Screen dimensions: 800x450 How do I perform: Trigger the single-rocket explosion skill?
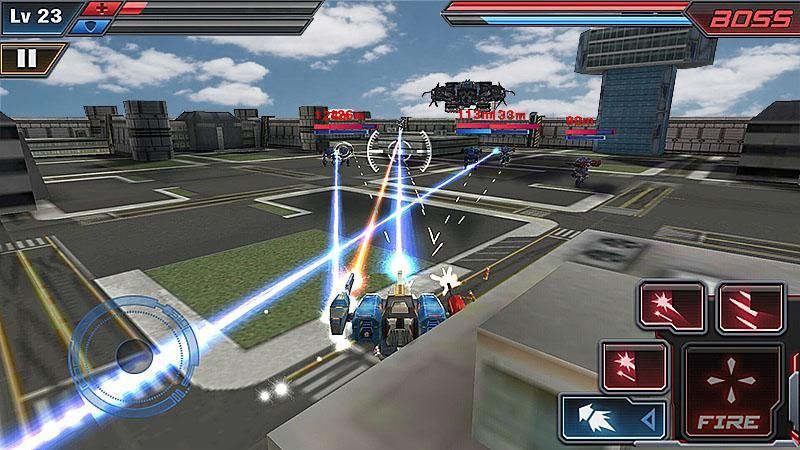tap(634, 363)
